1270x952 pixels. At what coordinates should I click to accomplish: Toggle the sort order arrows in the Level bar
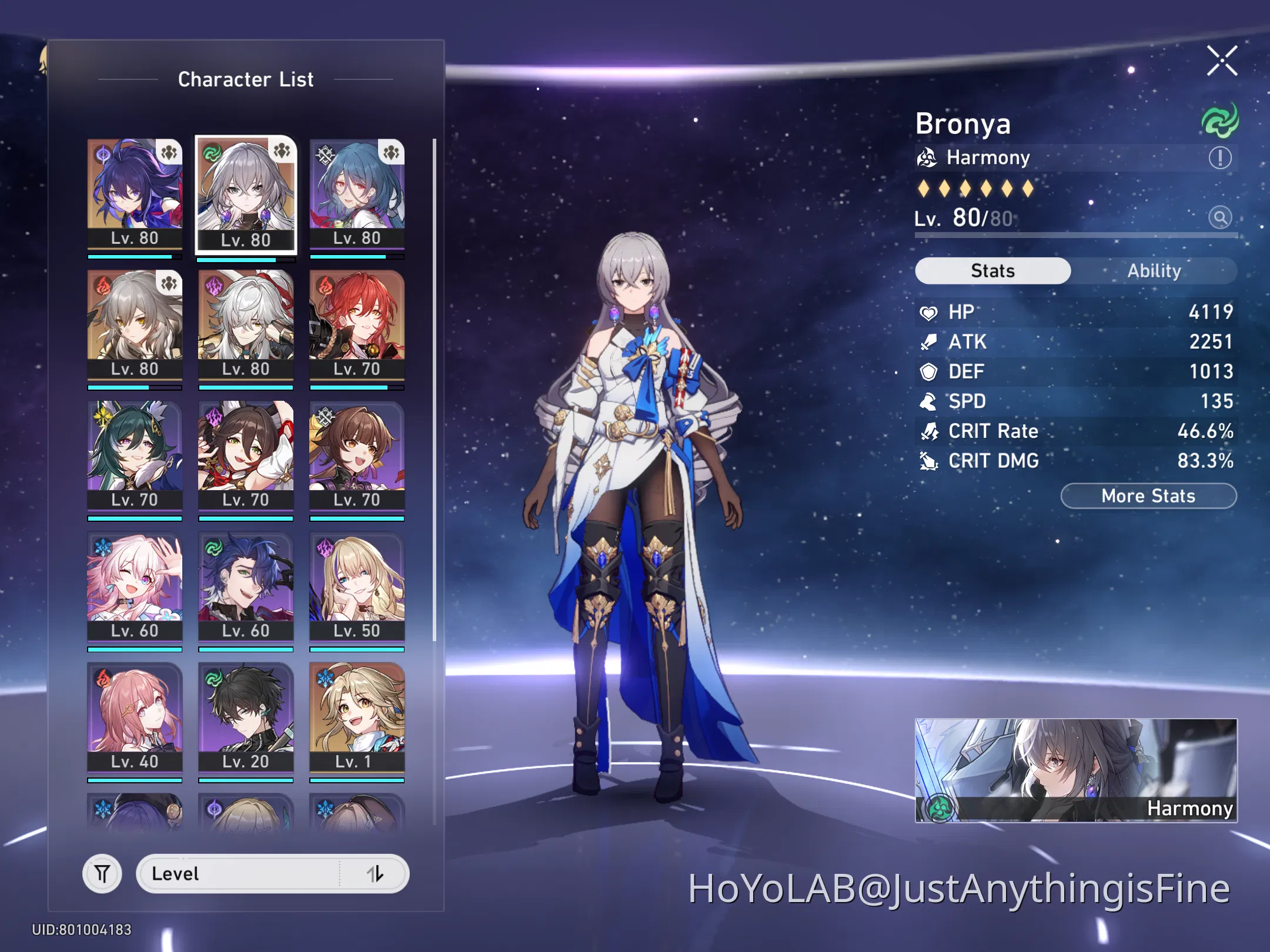[x=375, y=874]
